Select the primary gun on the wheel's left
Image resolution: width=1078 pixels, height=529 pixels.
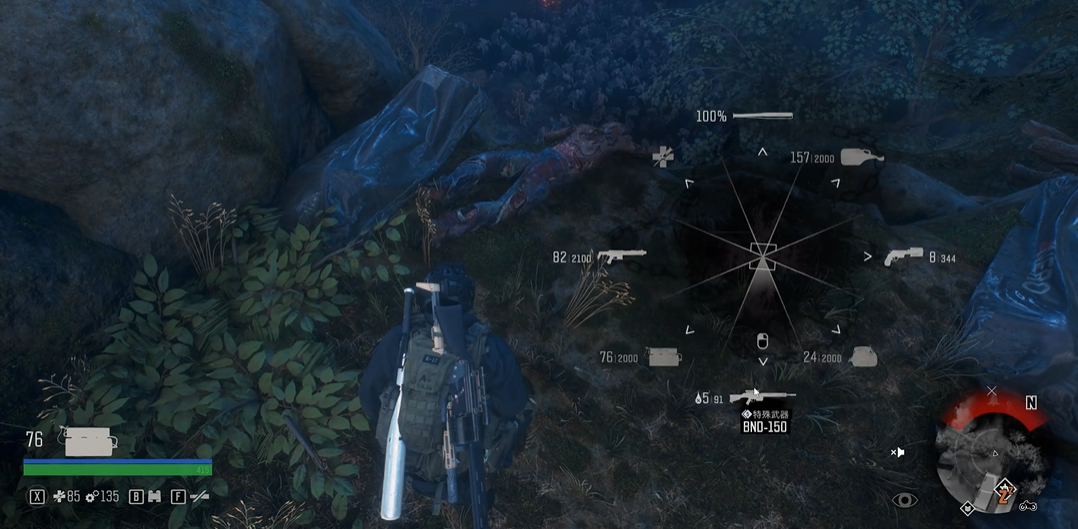click(x=621, y=257)
